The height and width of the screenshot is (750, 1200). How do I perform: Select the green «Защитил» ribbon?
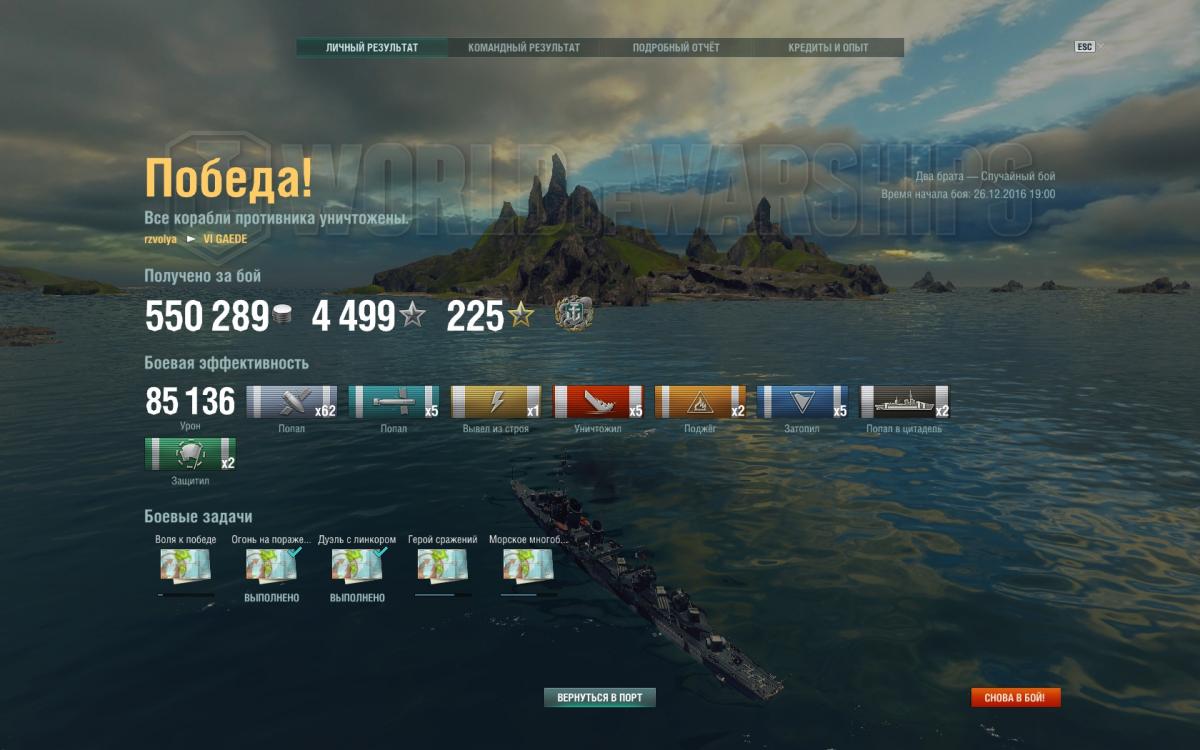(x=190, y=454)
